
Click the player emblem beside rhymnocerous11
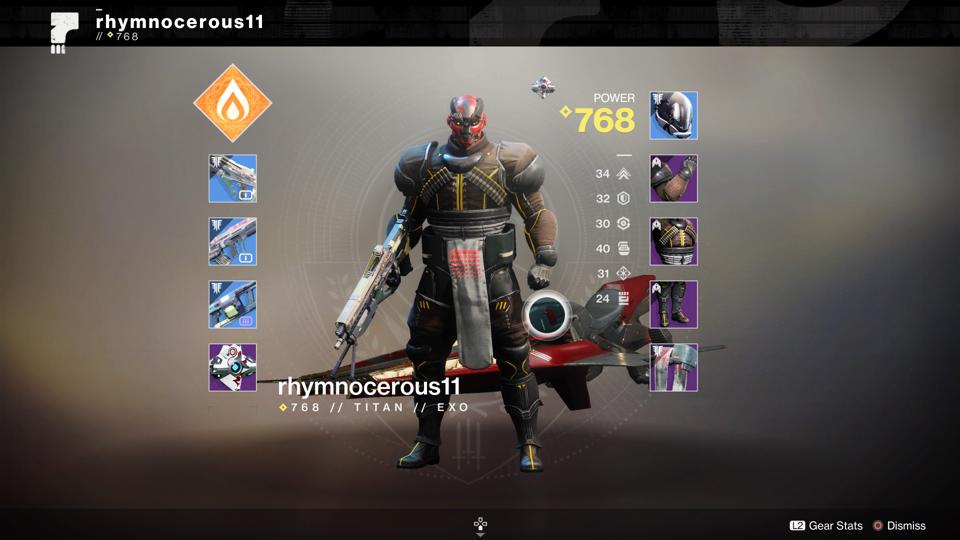(64, 30)
